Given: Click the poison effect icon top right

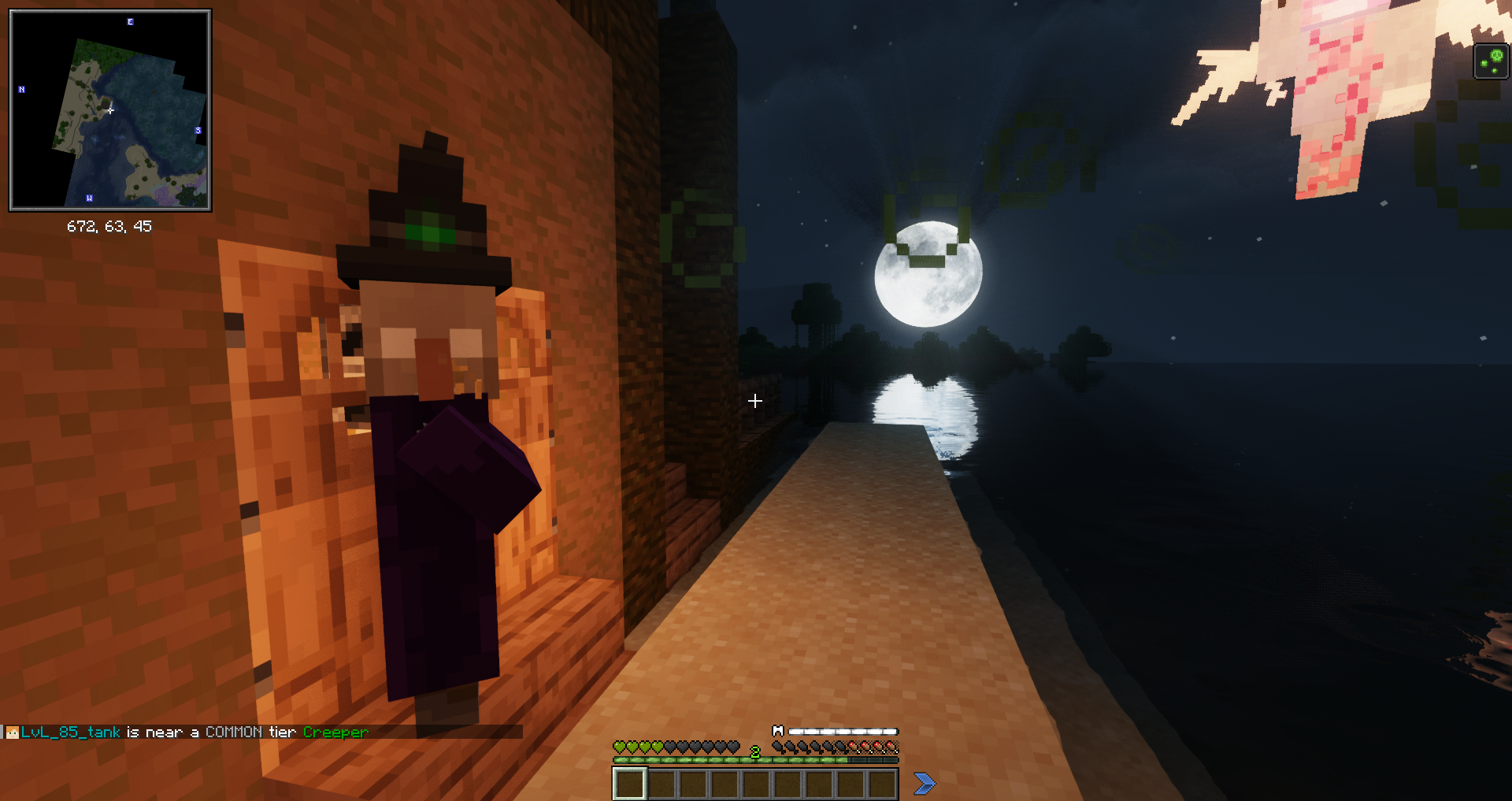Looking at the screenshot, I should pyautogui.click(x=1492, y=61).
